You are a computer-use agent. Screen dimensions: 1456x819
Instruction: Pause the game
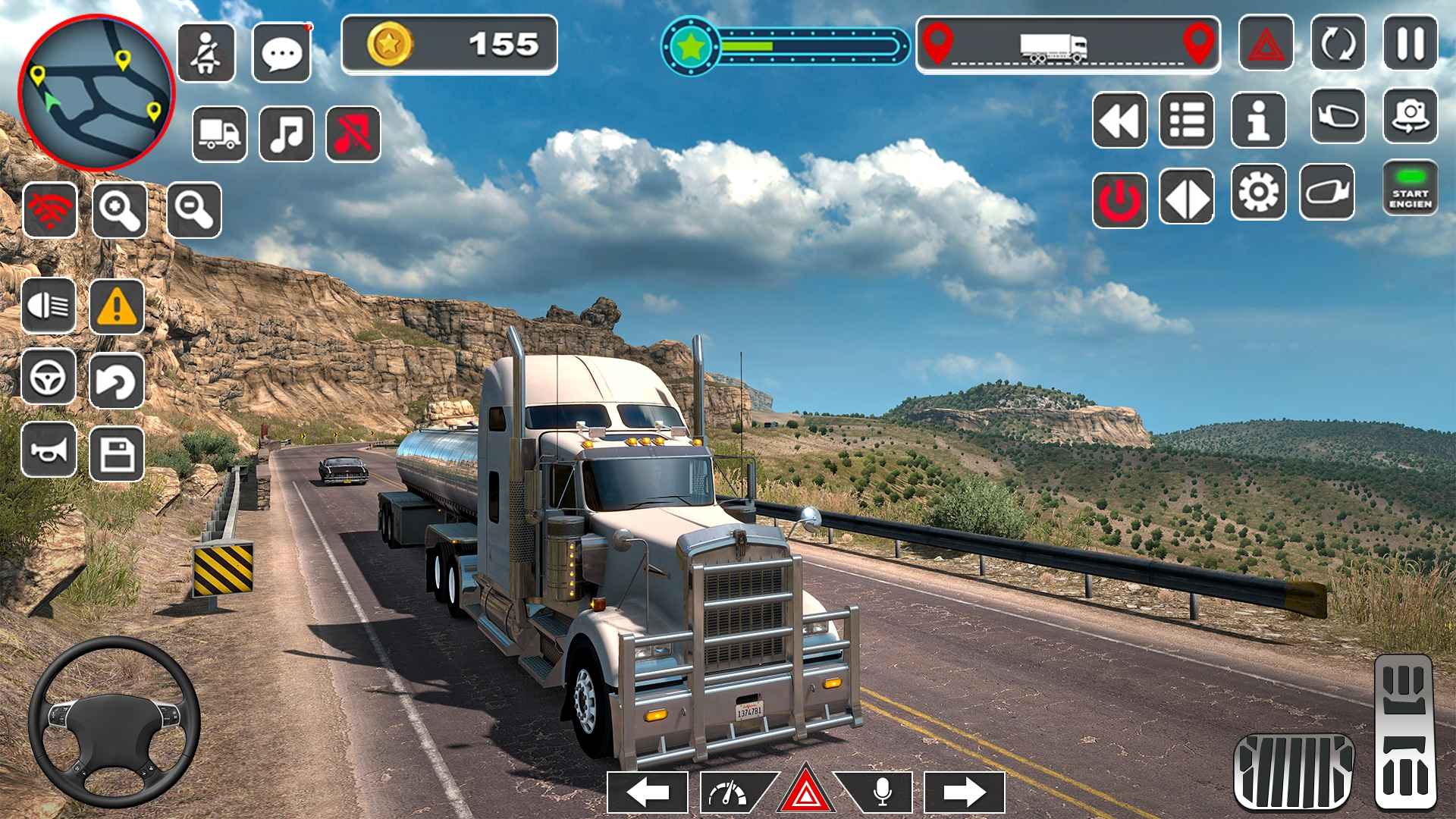[x=1410, y=44]
